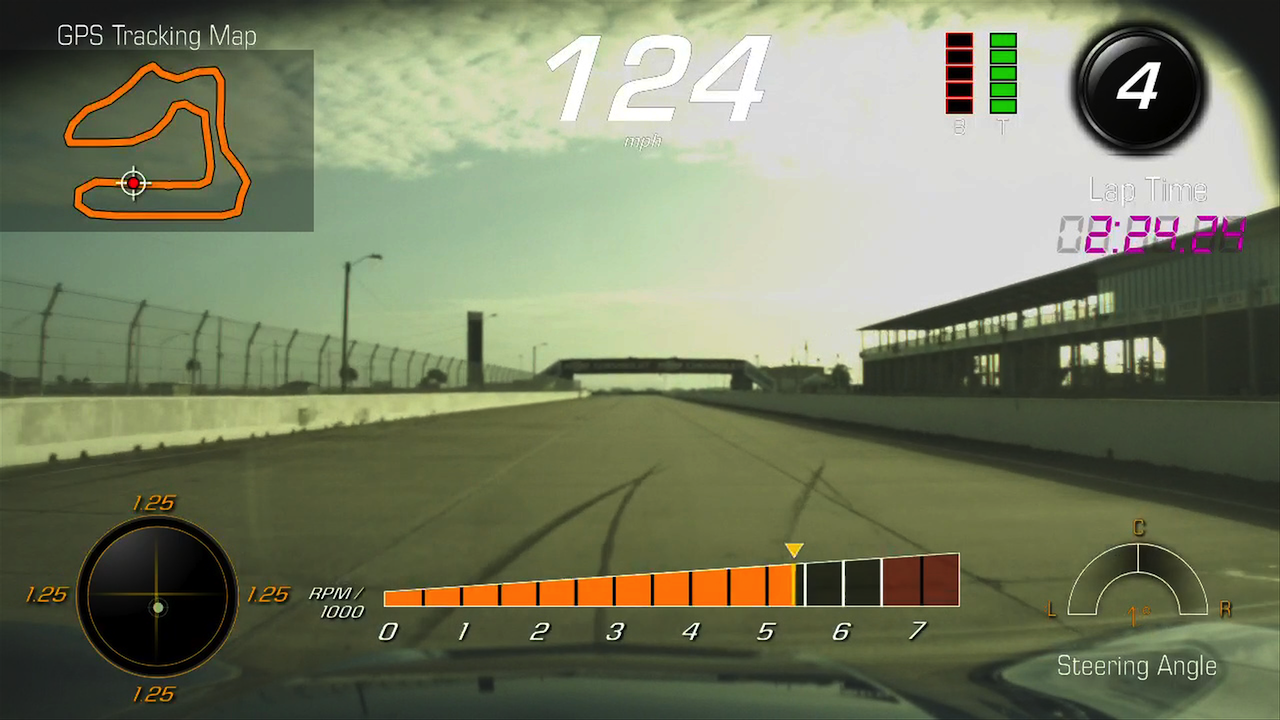The image size is (1280, 720).
Task: Select the red car position marker on the map
Action: 133,183
